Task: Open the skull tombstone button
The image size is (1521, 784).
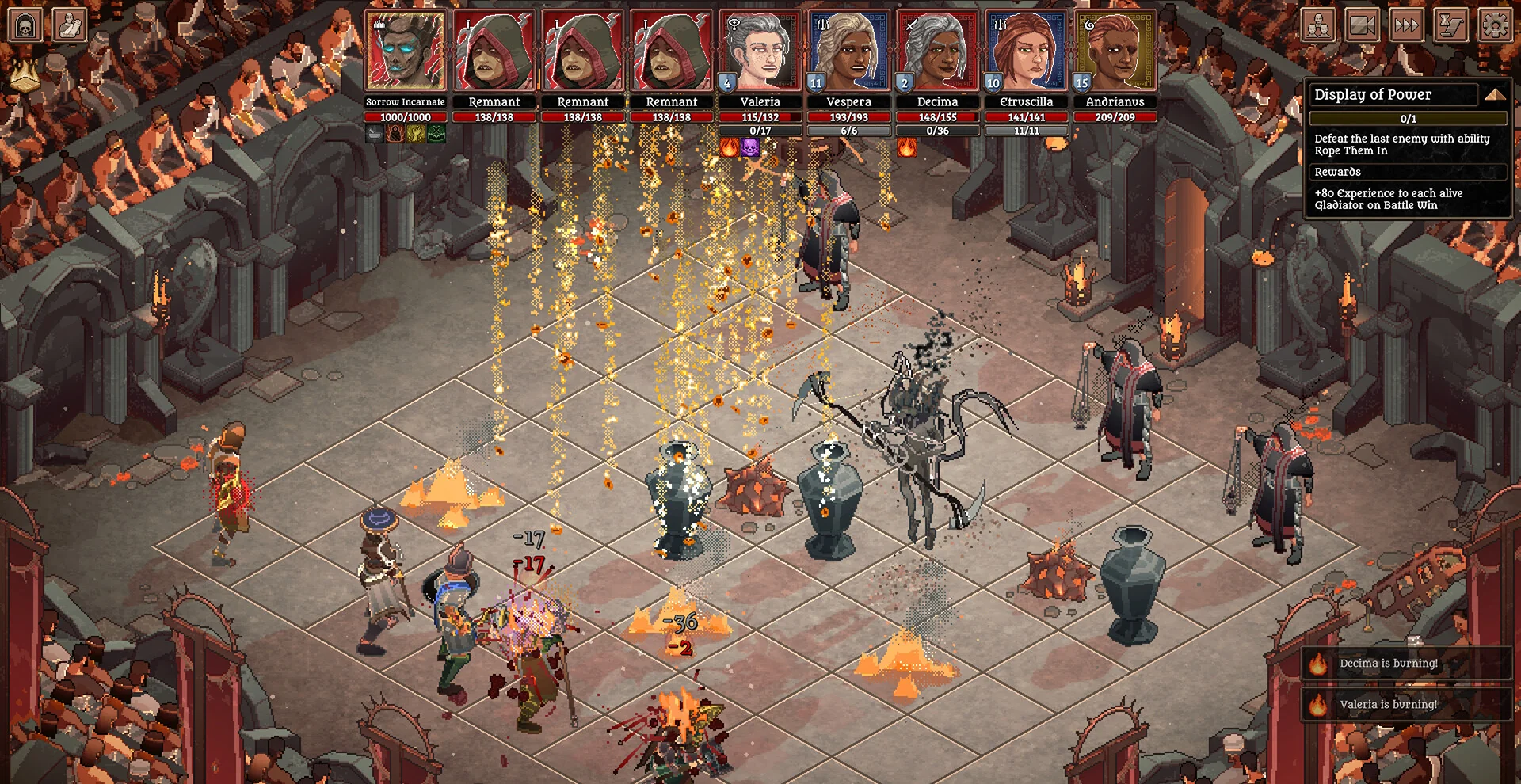Action: tap(25, 25)
